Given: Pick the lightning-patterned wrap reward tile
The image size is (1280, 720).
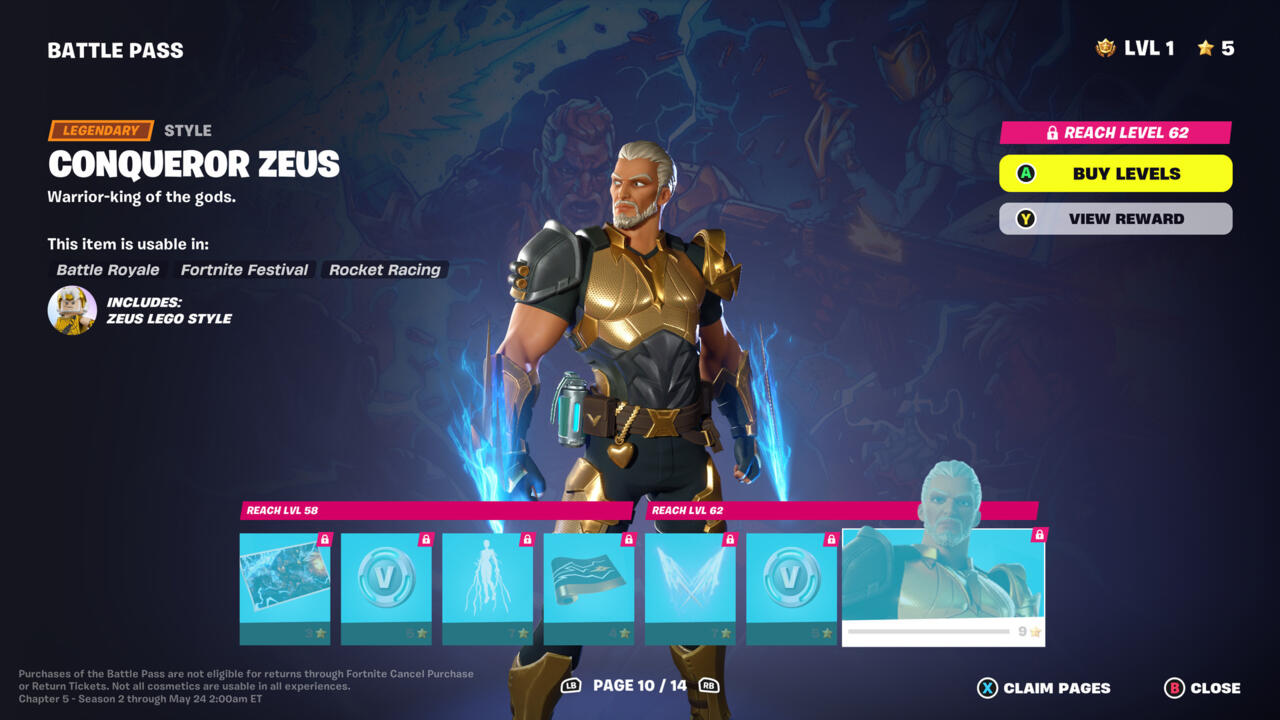Looking at the screenshot, I should coord(589,588).
